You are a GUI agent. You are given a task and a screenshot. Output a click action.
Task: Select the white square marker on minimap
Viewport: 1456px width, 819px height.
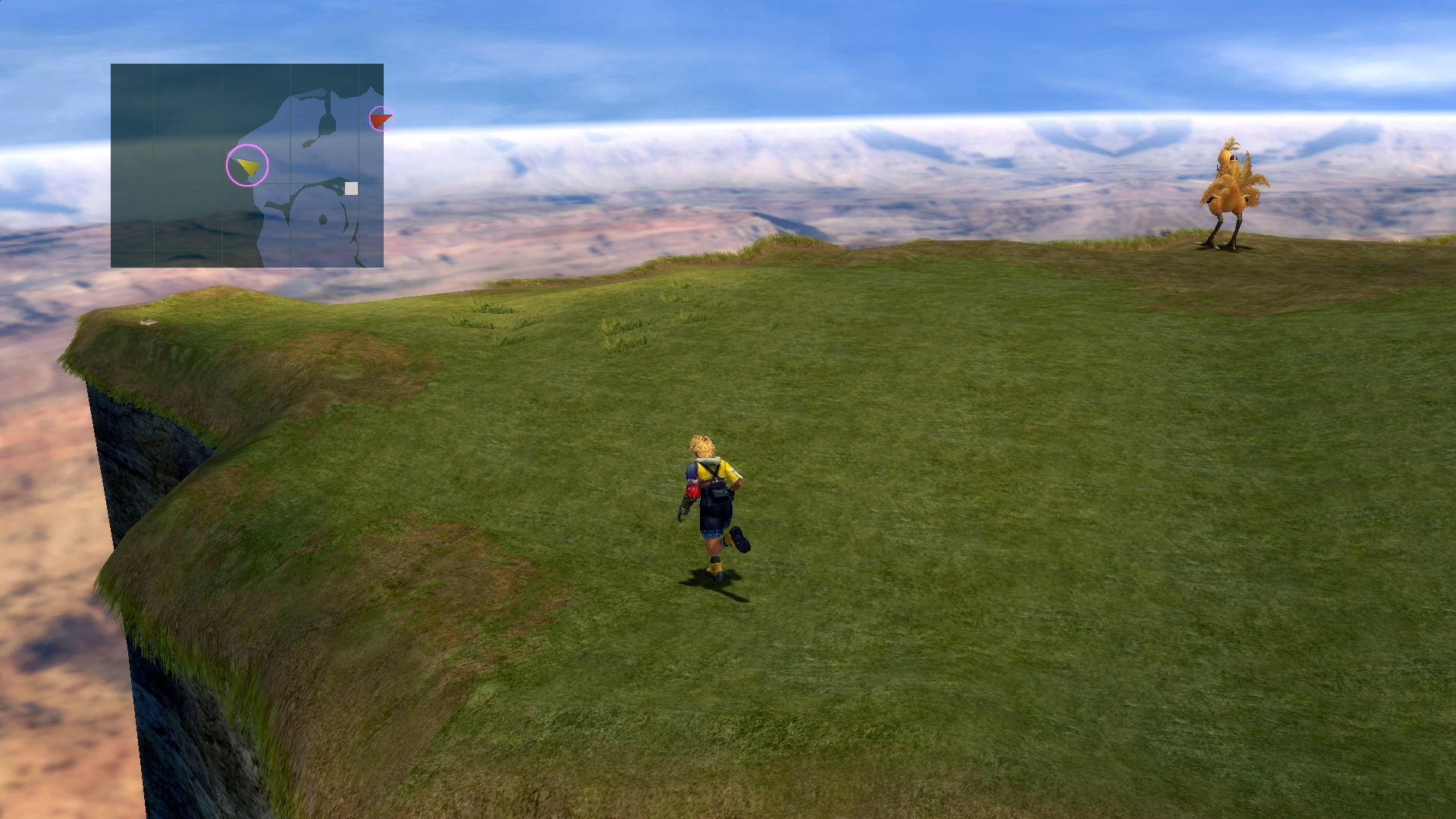(x=351, y=188)
